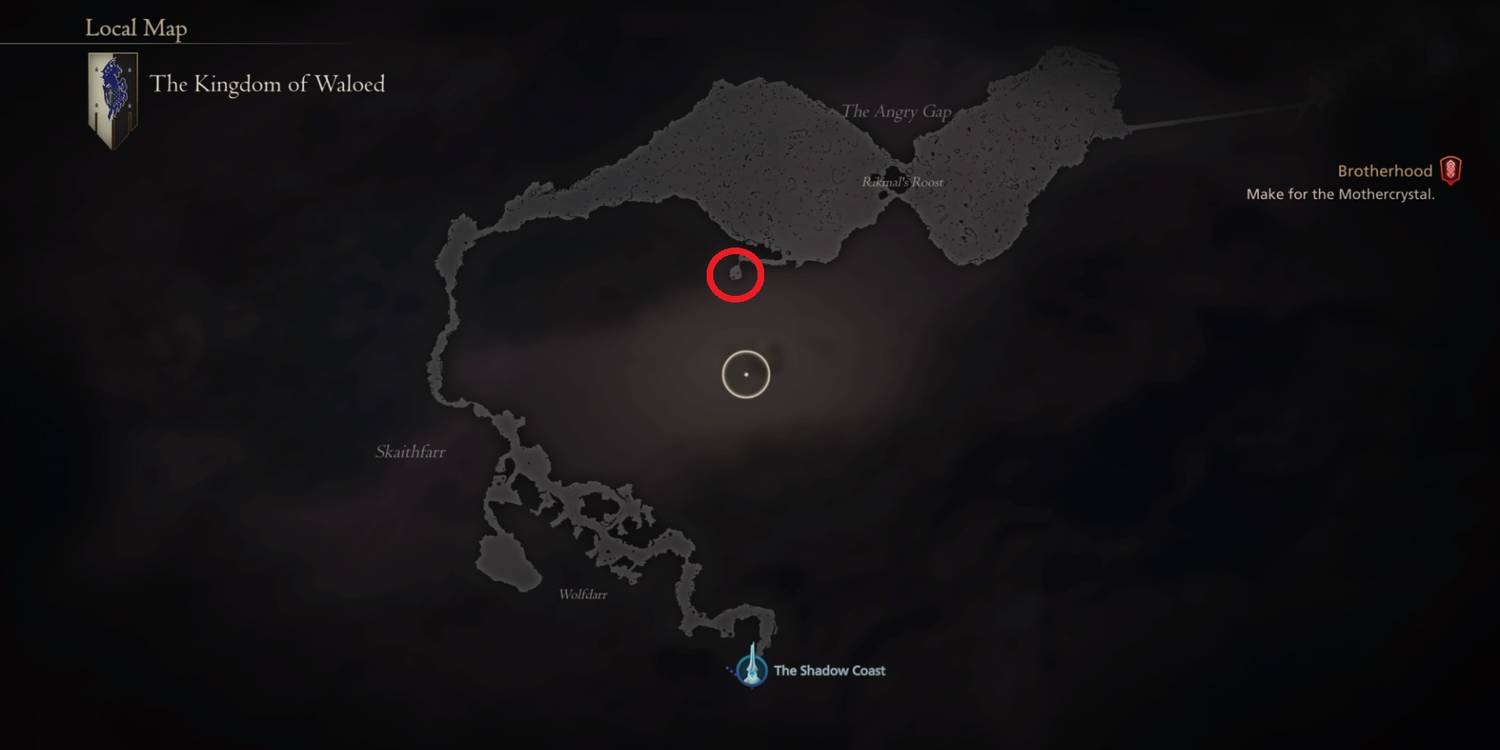Select the blue dragon crest on the banner
The image size is (1500, 750).
coord(113,85)
